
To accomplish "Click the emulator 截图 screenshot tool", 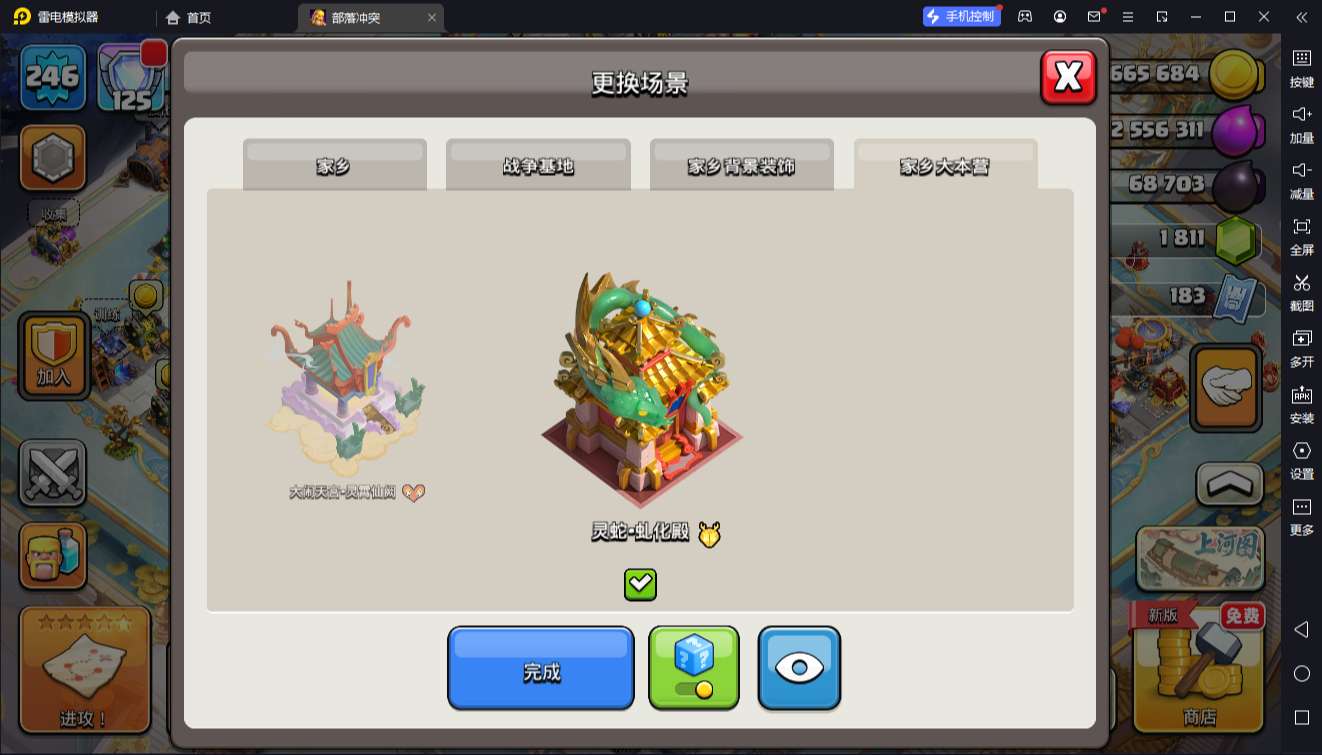I will tap(1301, 291).
